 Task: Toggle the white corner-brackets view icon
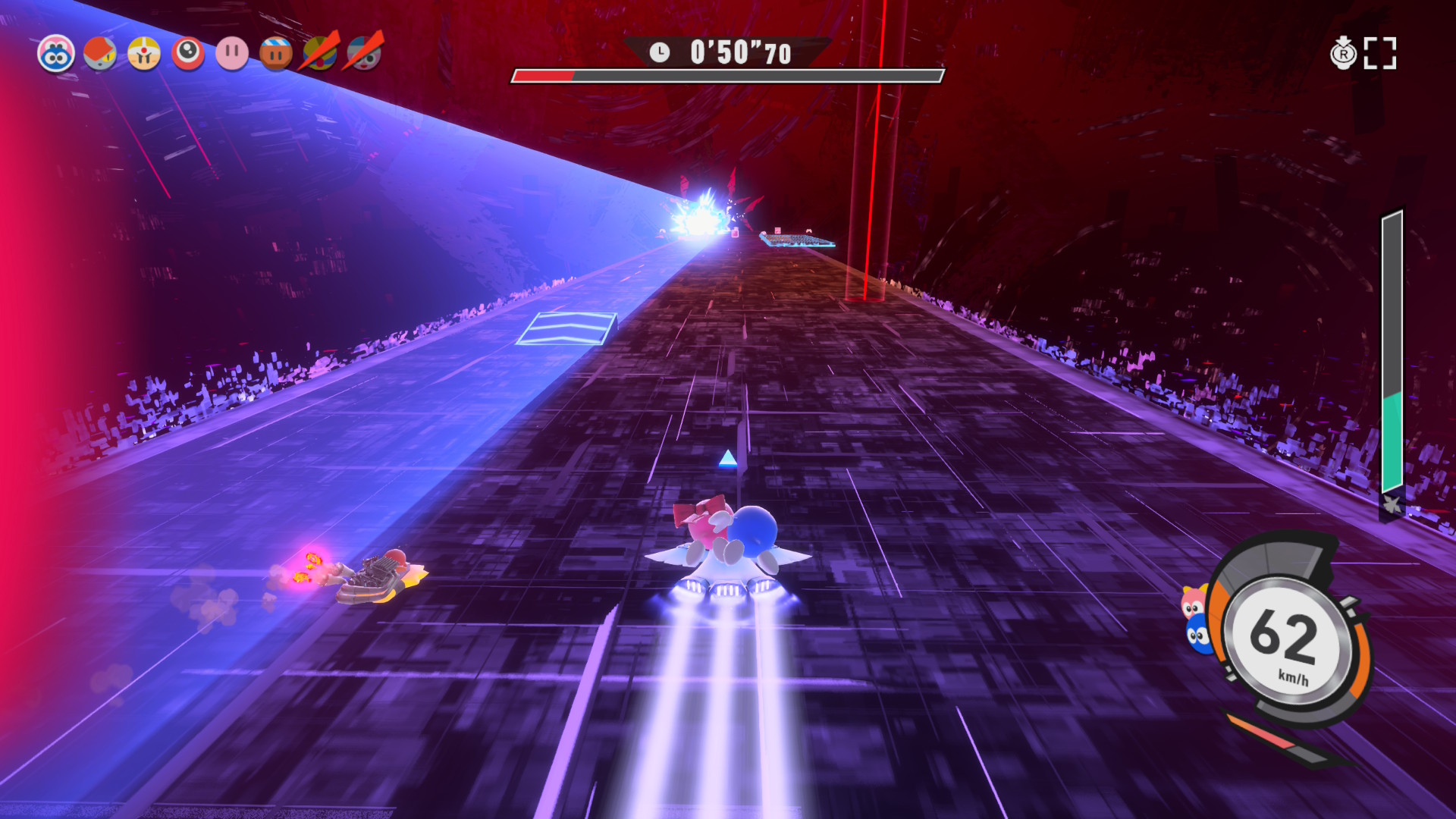point(1380,53)
